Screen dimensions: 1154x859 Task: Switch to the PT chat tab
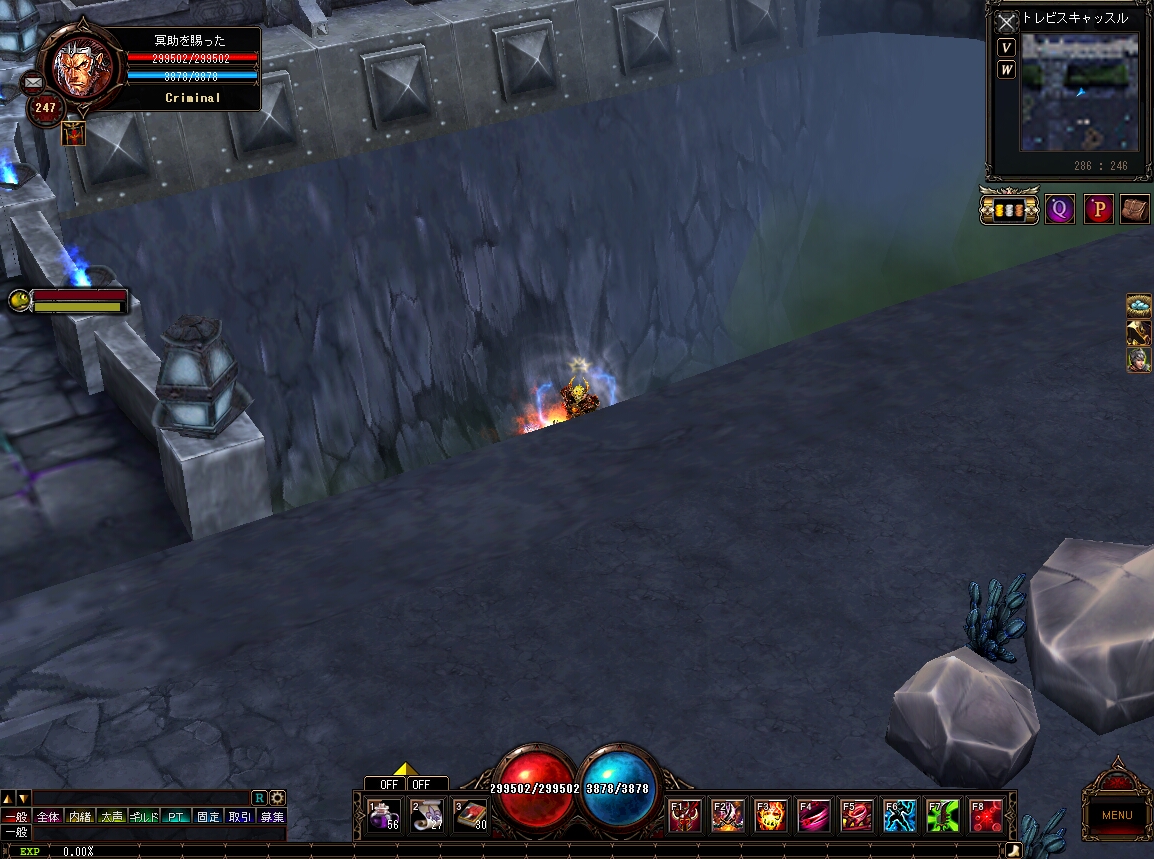tap(177, 817)
